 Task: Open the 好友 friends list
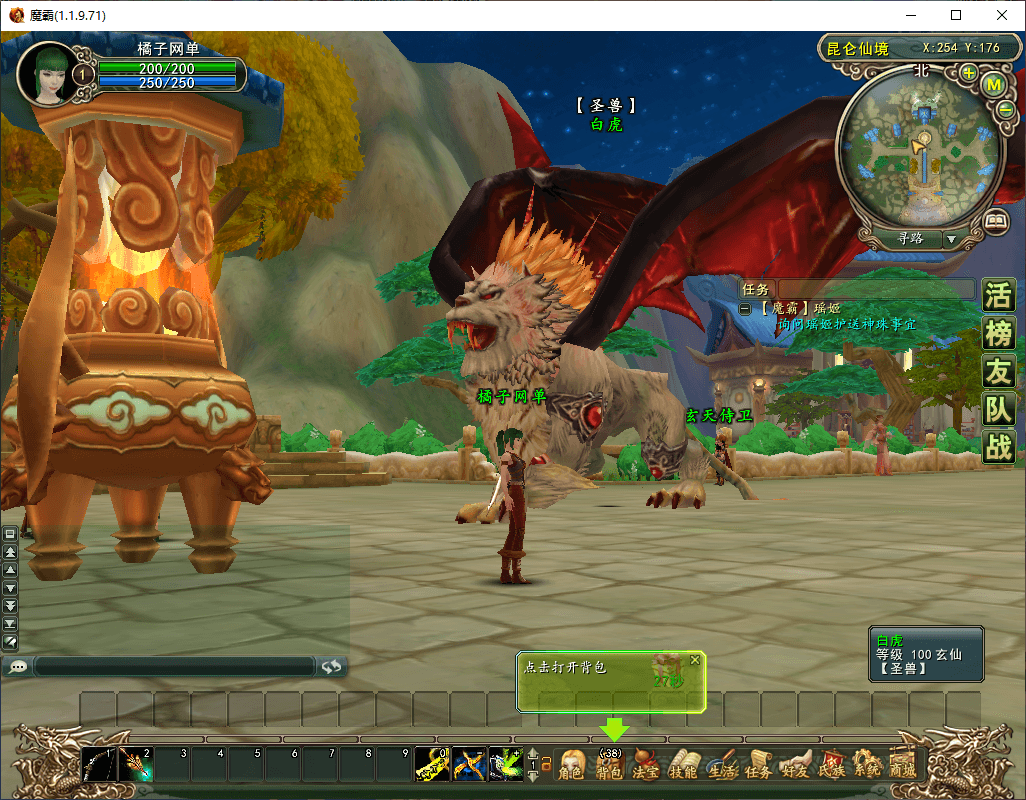point(795,766)
